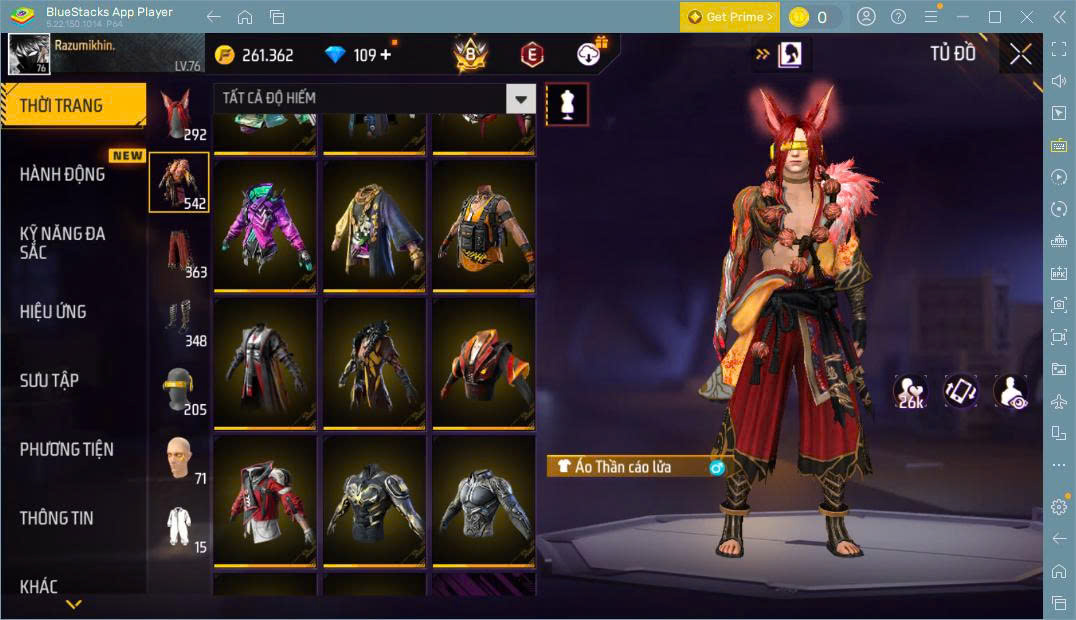
Task: Open the HIỆU ỨNG section
Action: point(53,312)
